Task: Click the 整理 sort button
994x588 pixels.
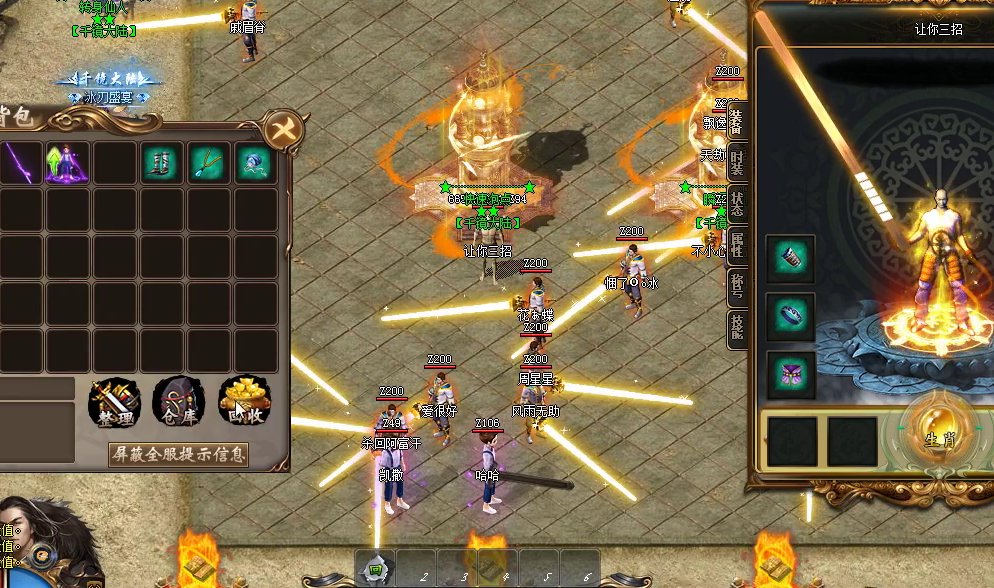Action: point(116,402)
